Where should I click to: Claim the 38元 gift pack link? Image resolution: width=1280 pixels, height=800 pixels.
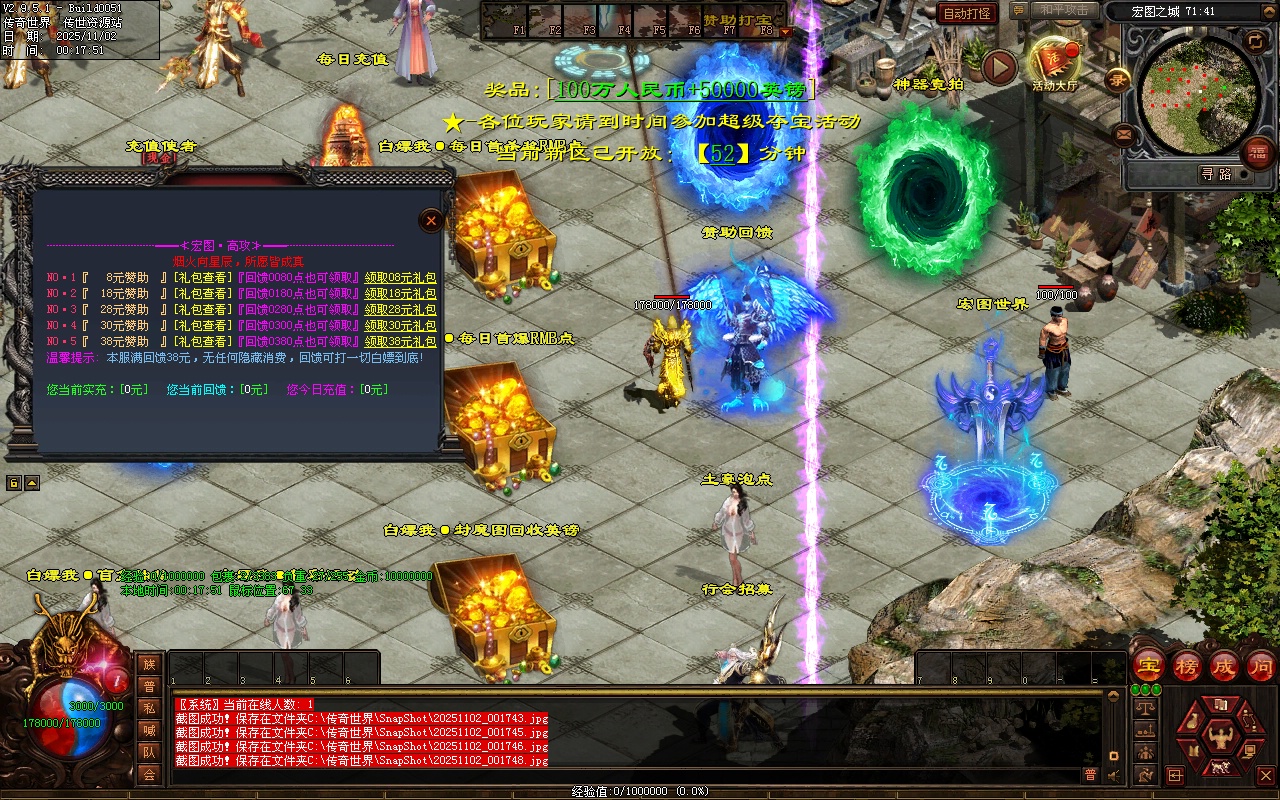pos(400,342)
